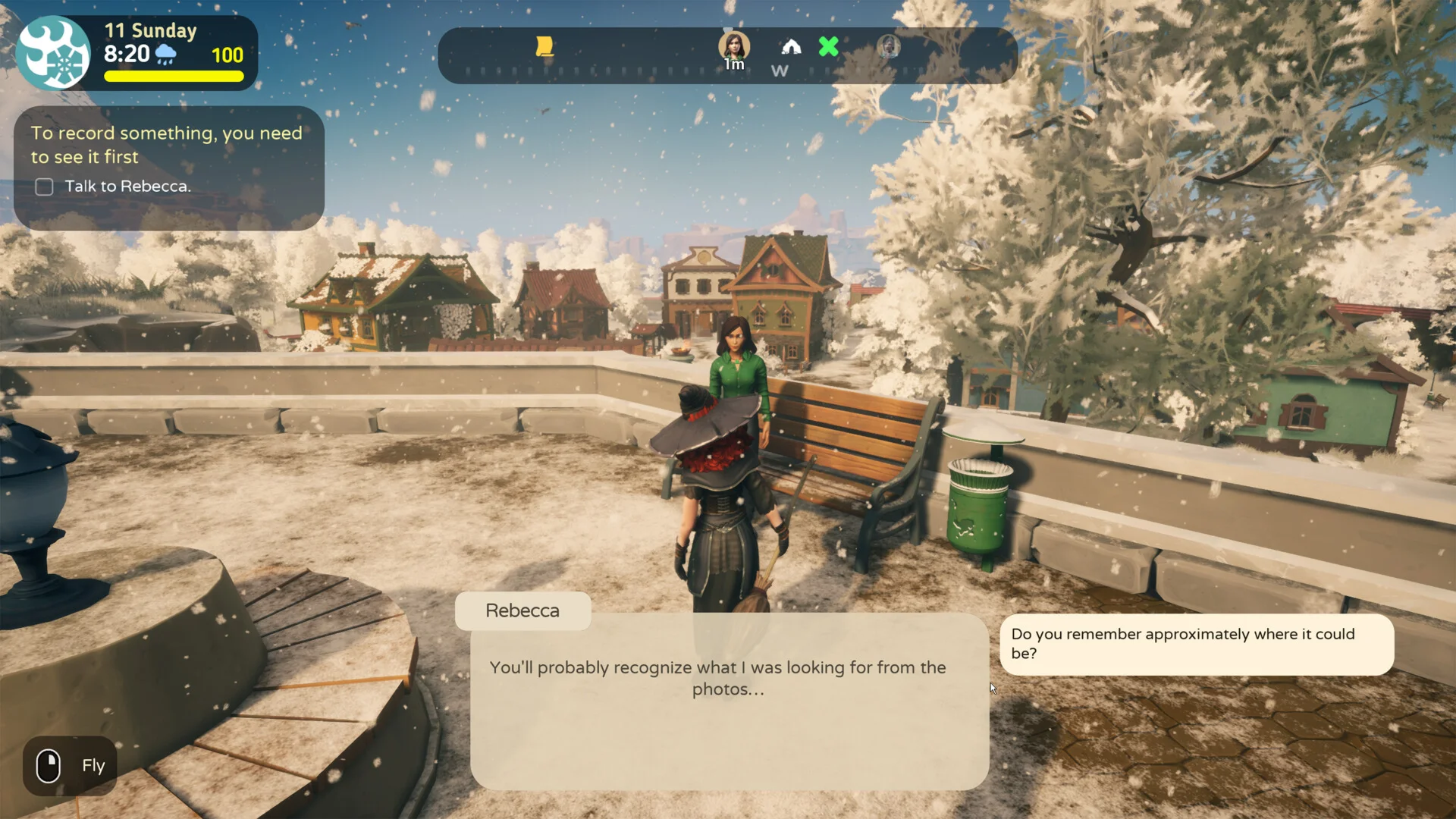Select the green X marker on the compass

[x=829, y=47]
